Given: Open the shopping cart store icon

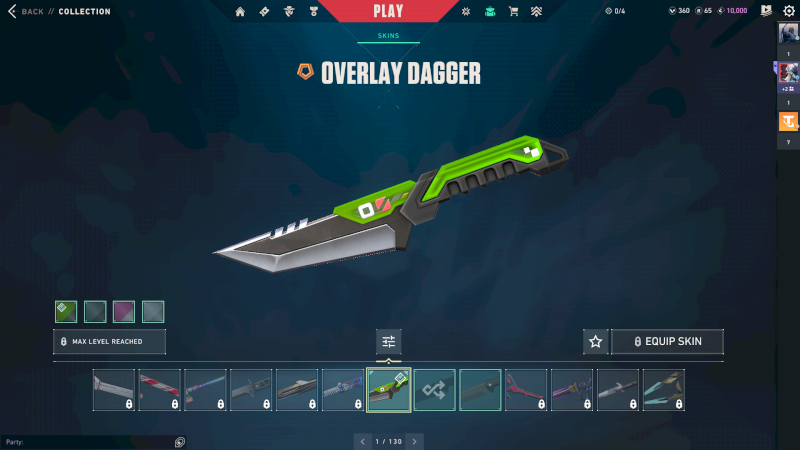Looking at the screenshot, I should pos(513,12).
